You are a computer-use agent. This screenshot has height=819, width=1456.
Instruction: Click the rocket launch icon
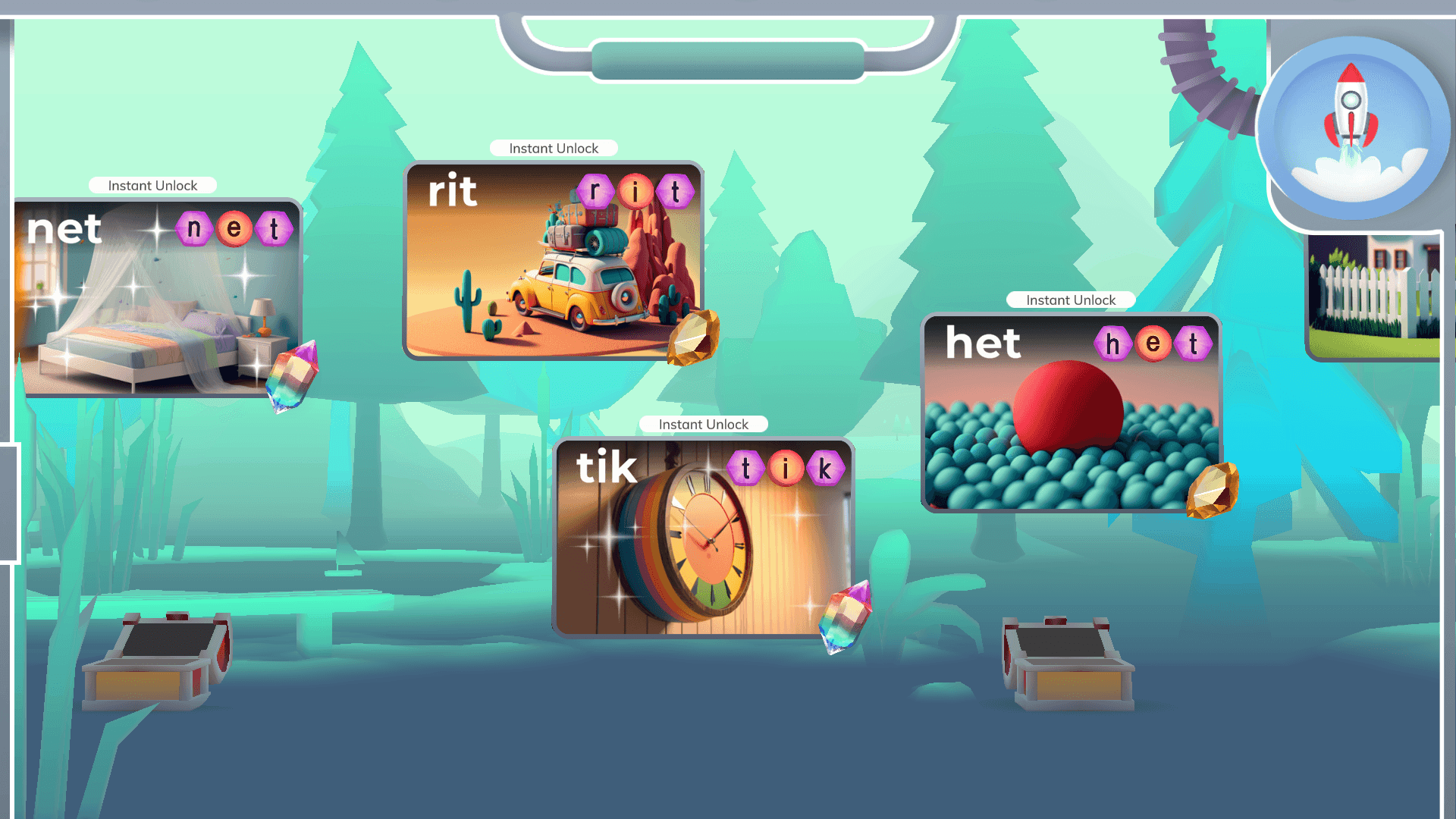1351,121
